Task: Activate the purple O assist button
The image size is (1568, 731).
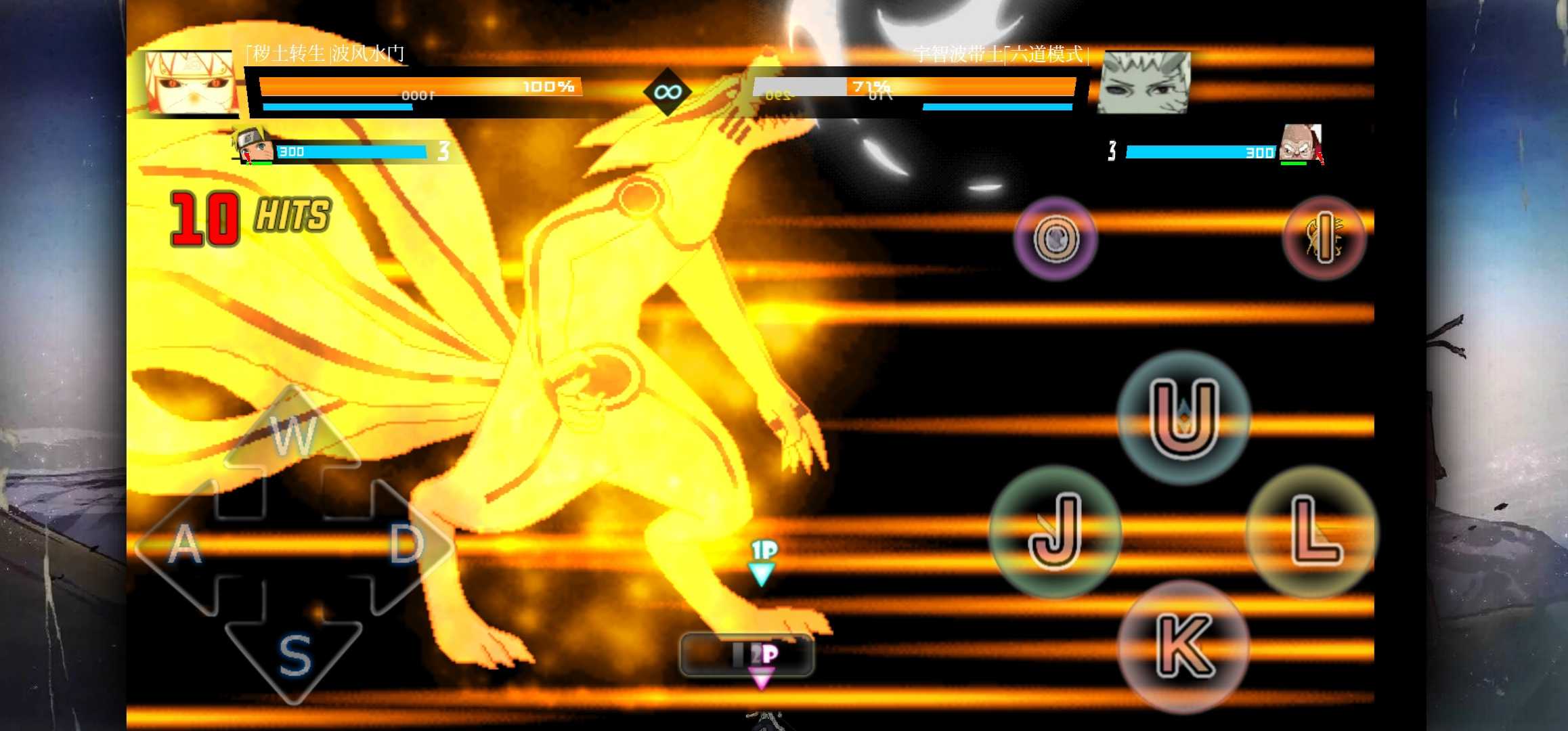Action: [1055, 238]
